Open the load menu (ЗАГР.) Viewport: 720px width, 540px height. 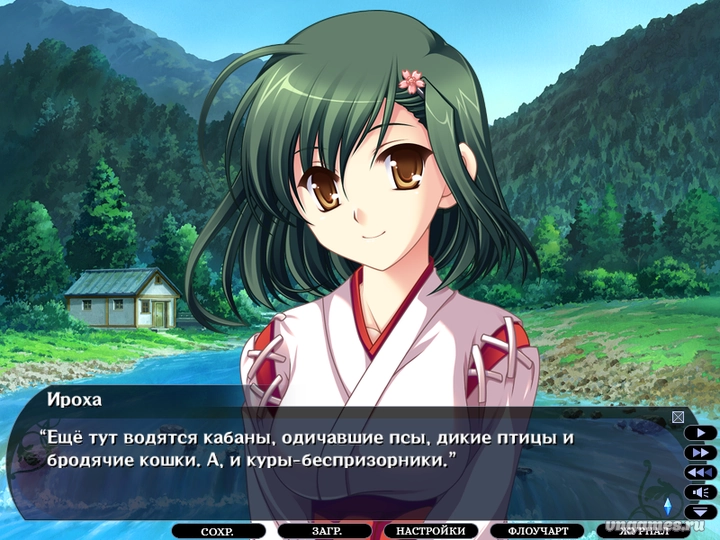pos(325,531)
